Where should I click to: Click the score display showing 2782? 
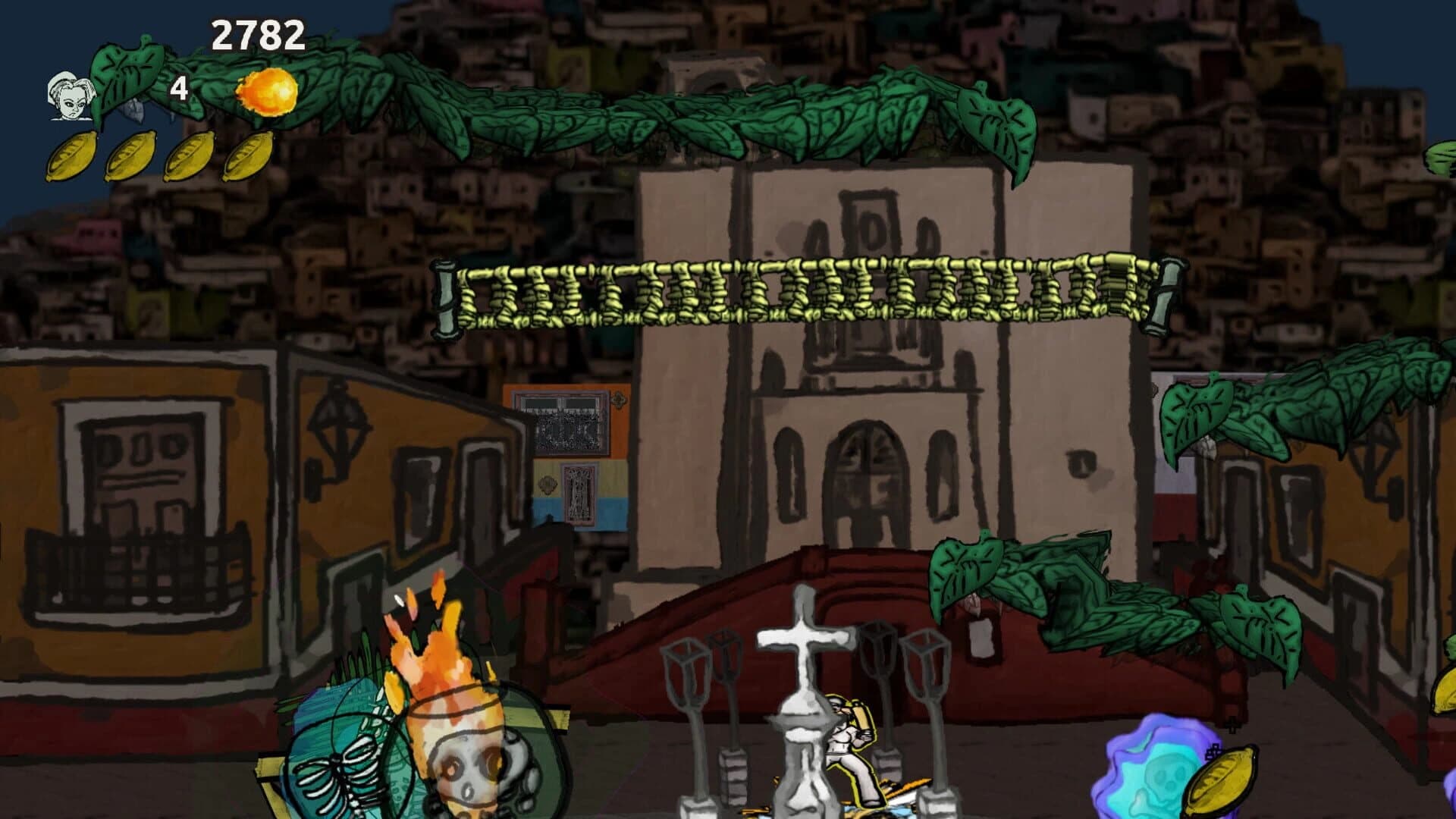258,34
